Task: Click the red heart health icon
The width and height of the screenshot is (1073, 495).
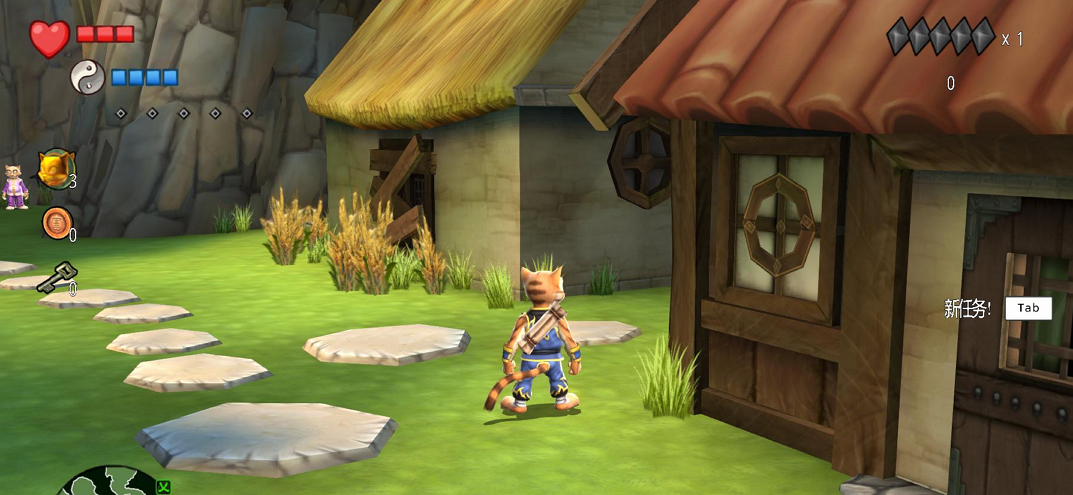Action: pos(49,38)
